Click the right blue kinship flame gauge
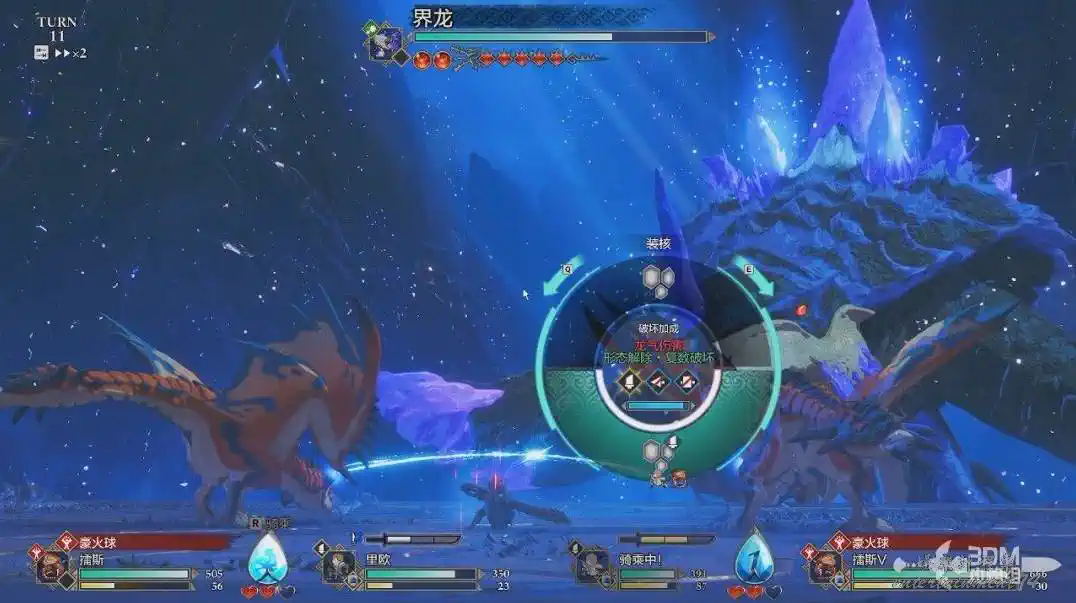Image resolution: width=1076 pixels, height=603 pixels. tap(754, 557)
